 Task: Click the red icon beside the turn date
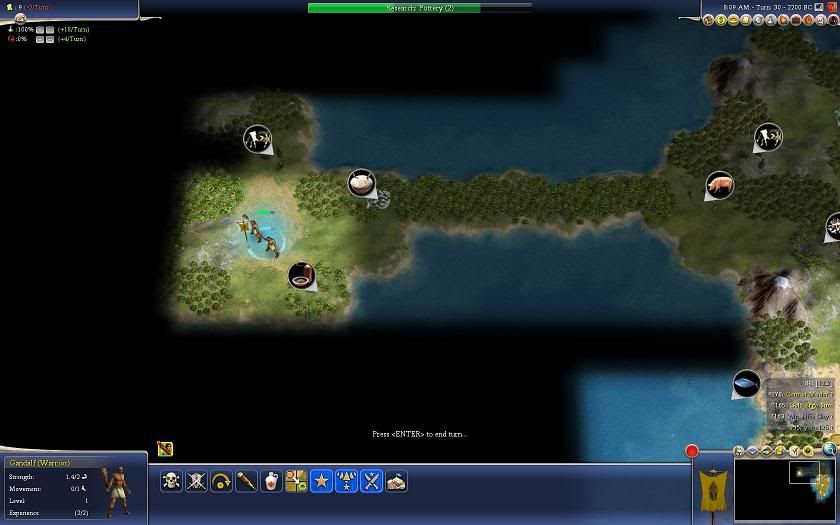[832, 7]
